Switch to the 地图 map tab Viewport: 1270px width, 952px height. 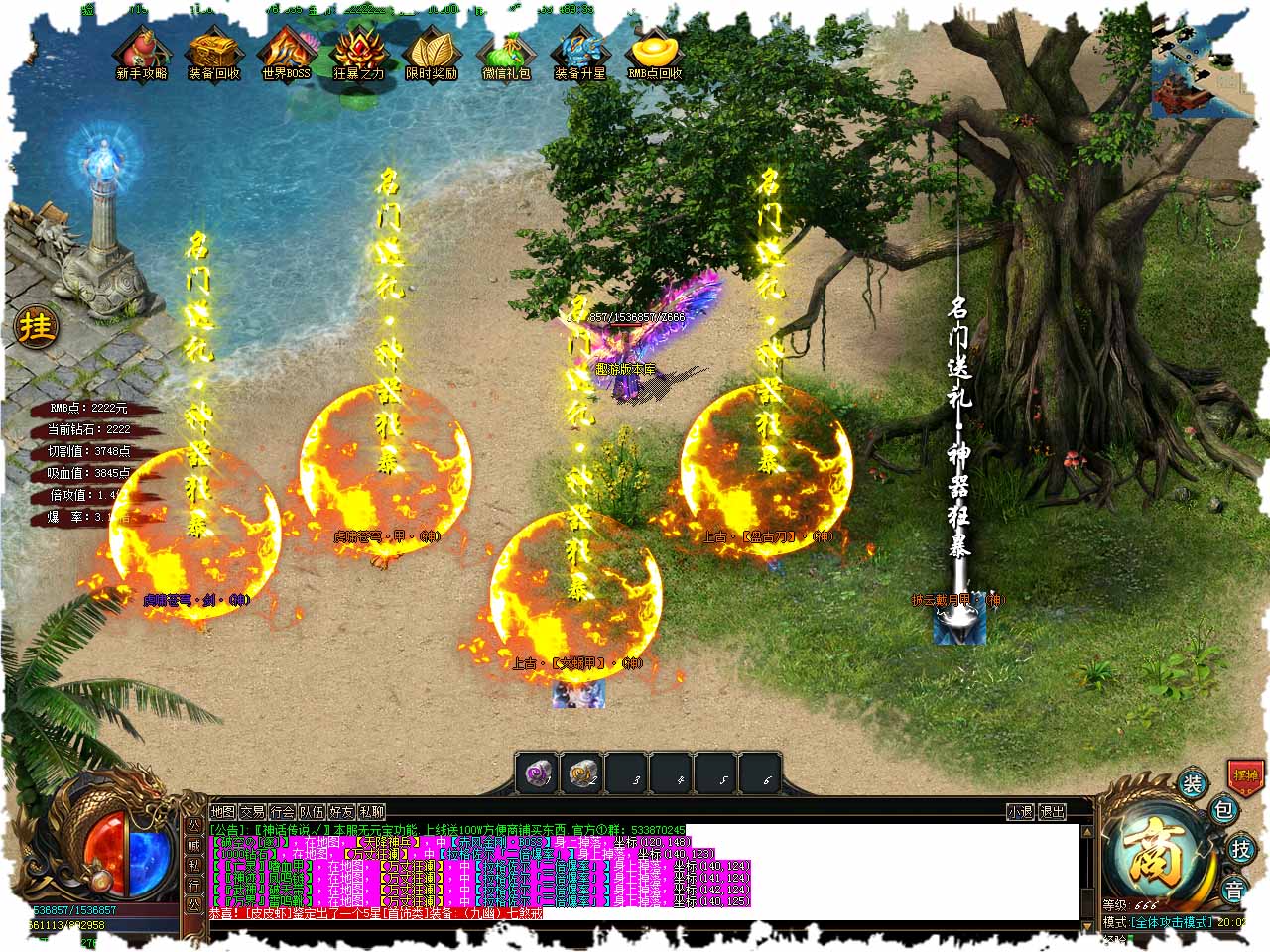223,812
